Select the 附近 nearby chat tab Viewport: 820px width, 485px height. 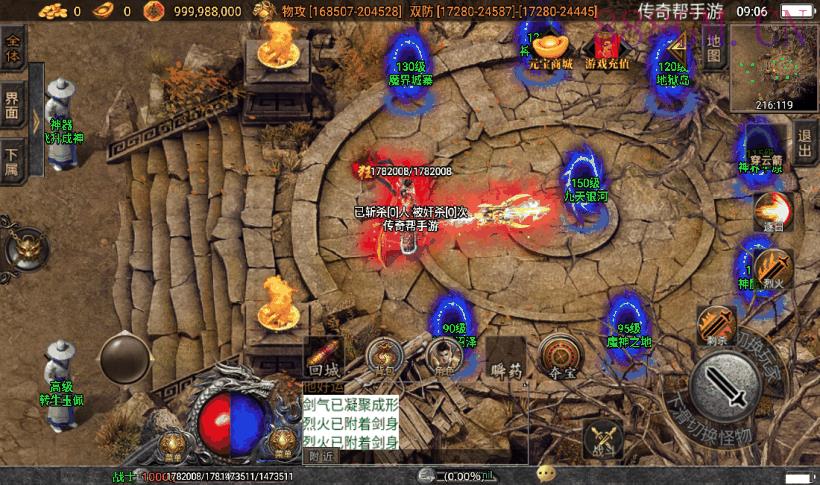point(321,456)
